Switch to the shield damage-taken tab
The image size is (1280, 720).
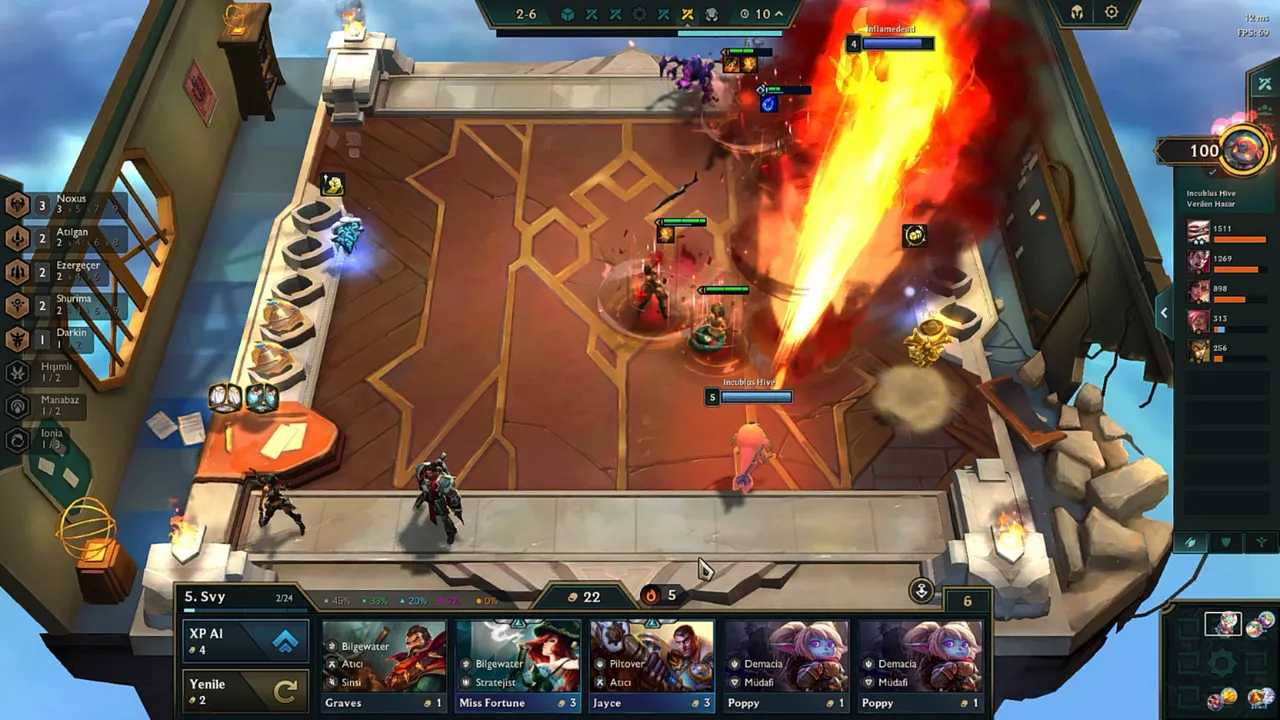1225,542
